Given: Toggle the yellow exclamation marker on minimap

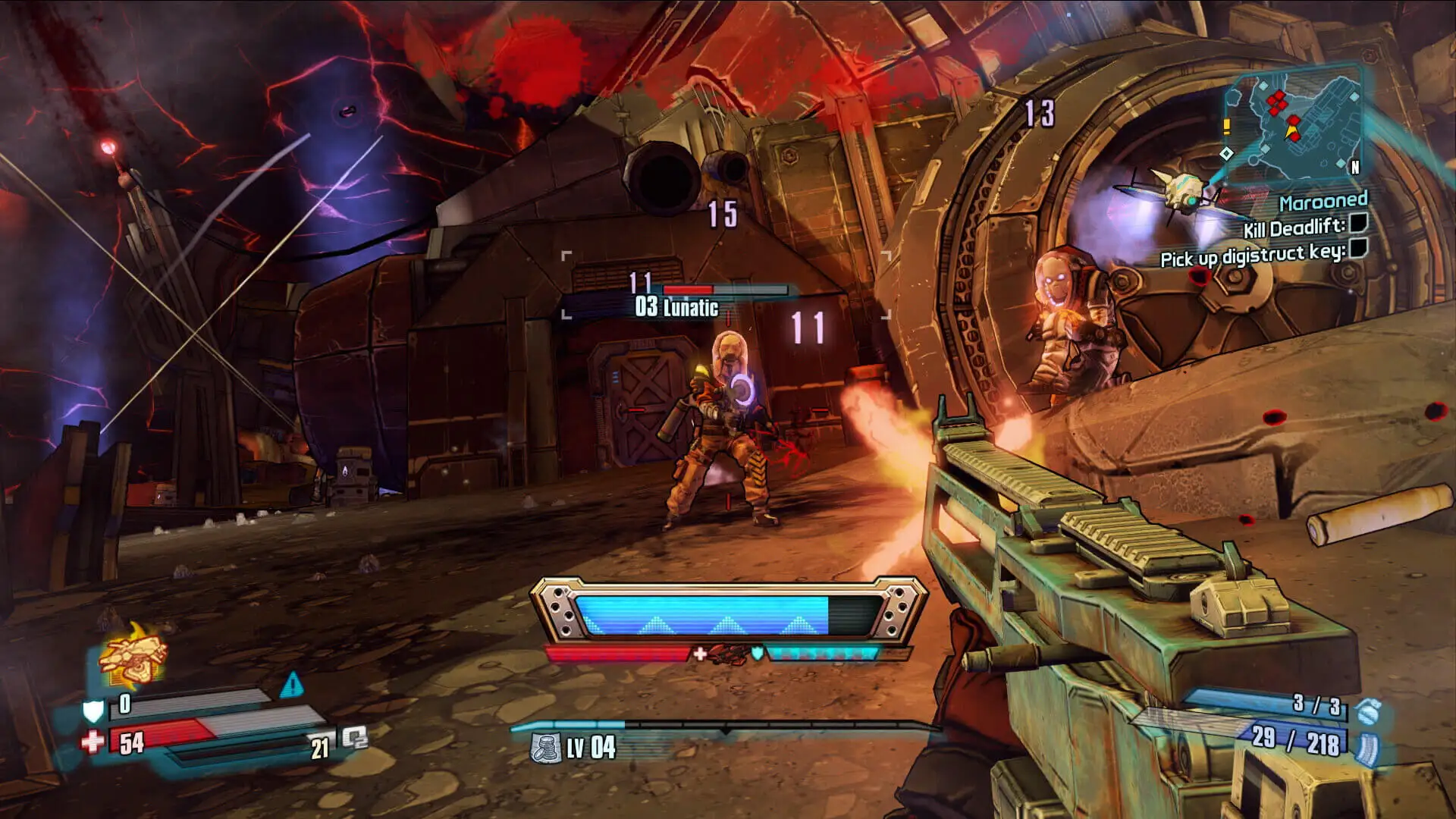Looking at the screenshot, I should pyautogui.click(x=1227, y=127).
